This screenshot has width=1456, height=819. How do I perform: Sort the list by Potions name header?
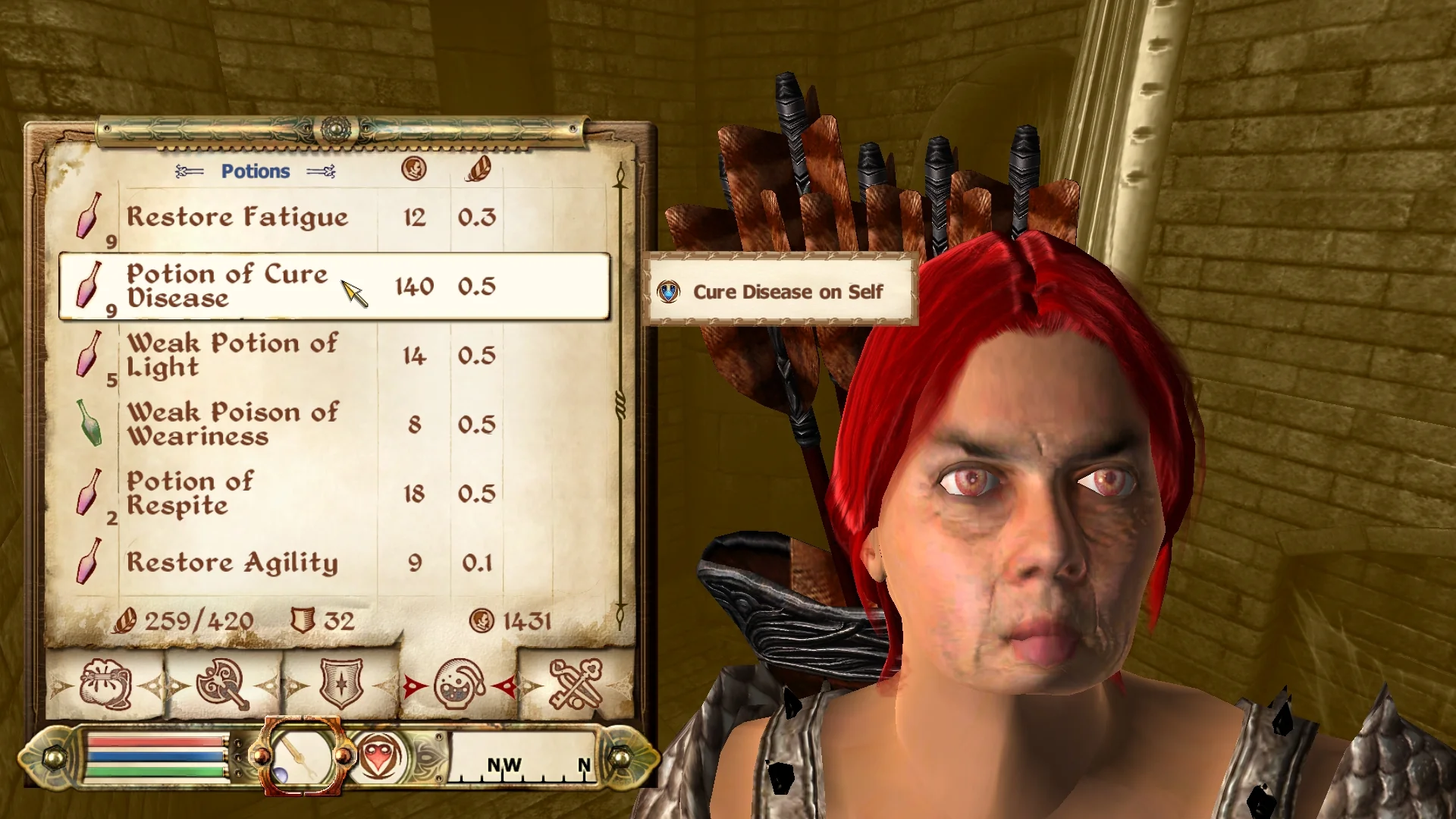point(255,171)
